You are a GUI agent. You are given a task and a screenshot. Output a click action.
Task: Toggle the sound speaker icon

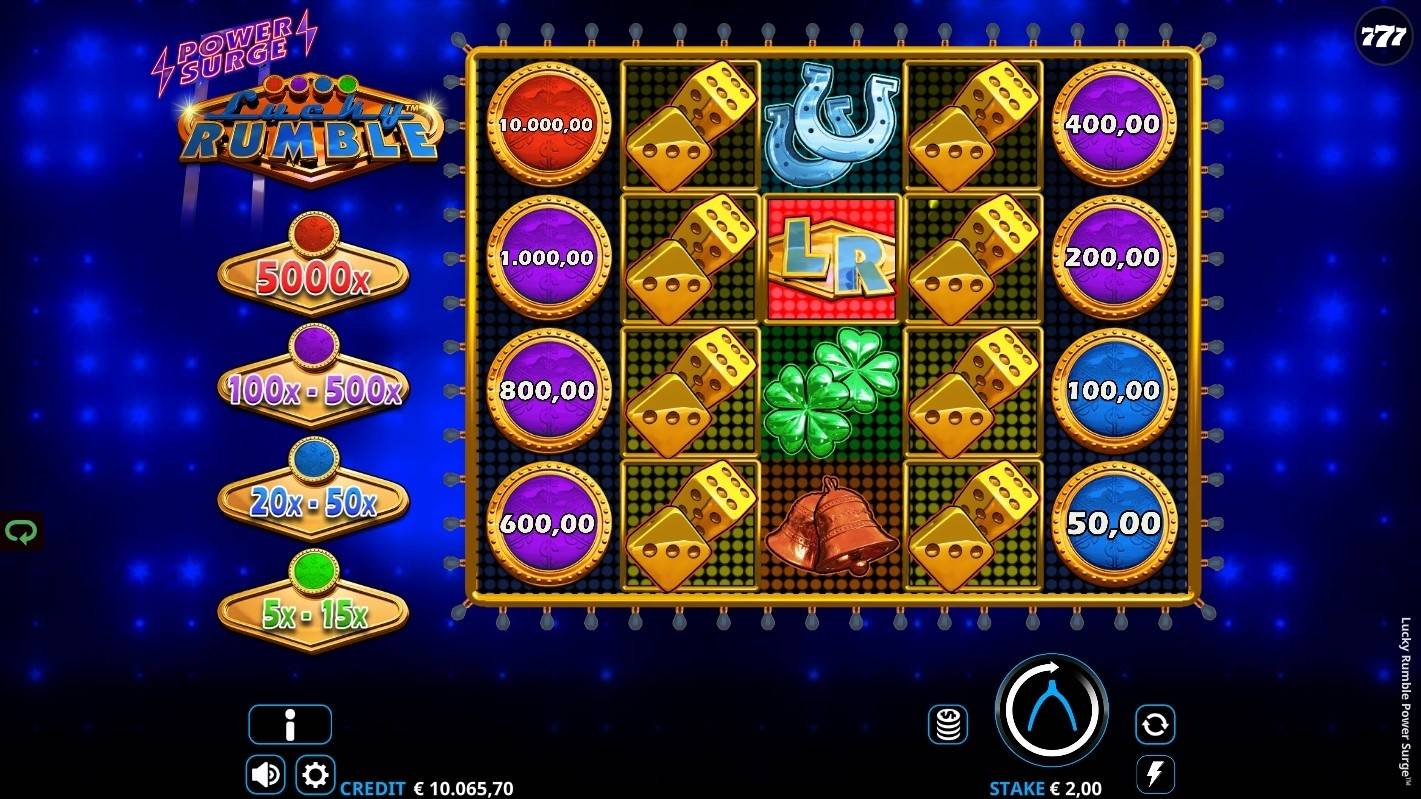[265, 775]
